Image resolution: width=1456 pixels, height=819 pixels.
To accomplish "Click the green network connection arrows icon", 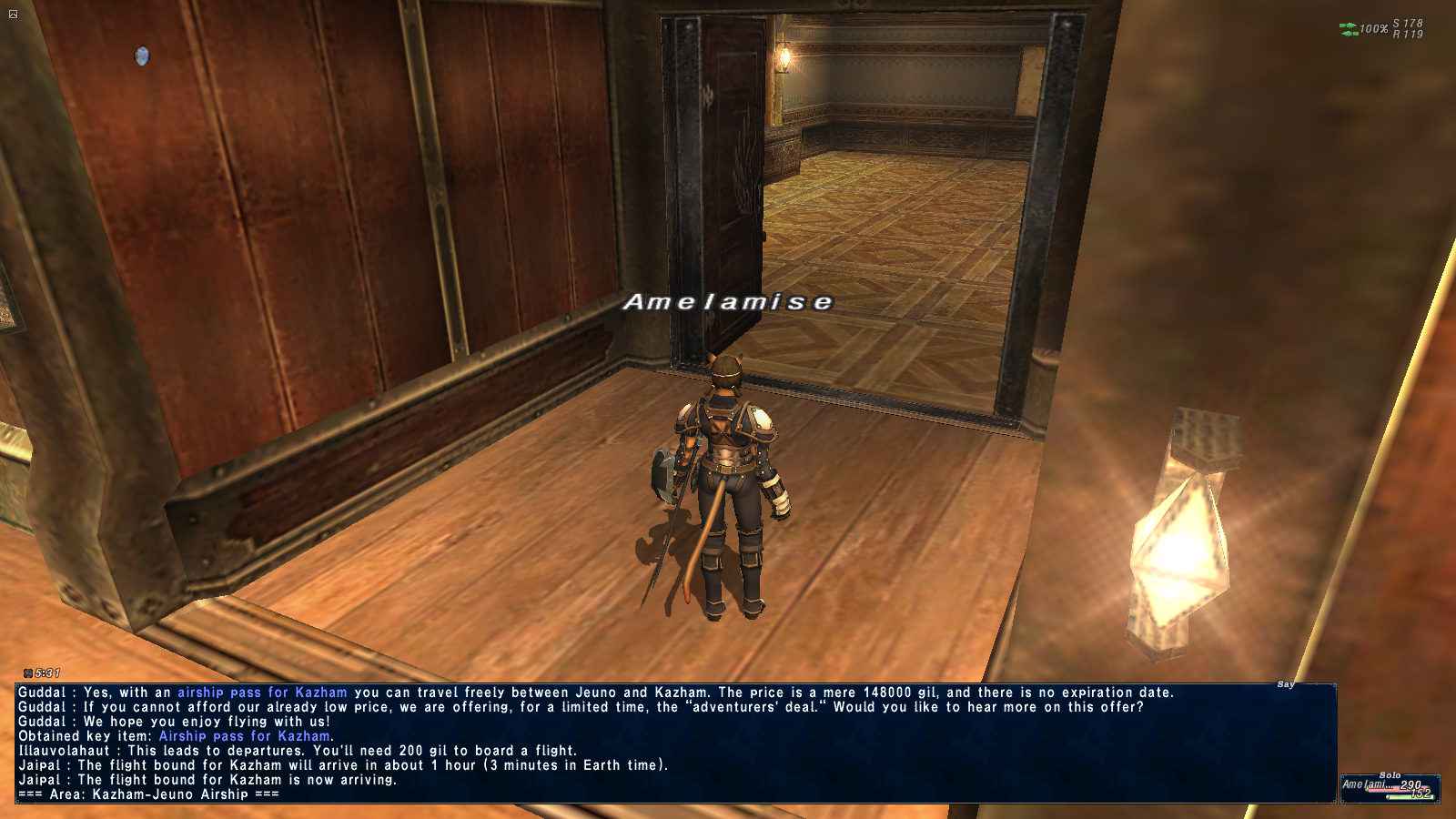I will [1348, 29].
